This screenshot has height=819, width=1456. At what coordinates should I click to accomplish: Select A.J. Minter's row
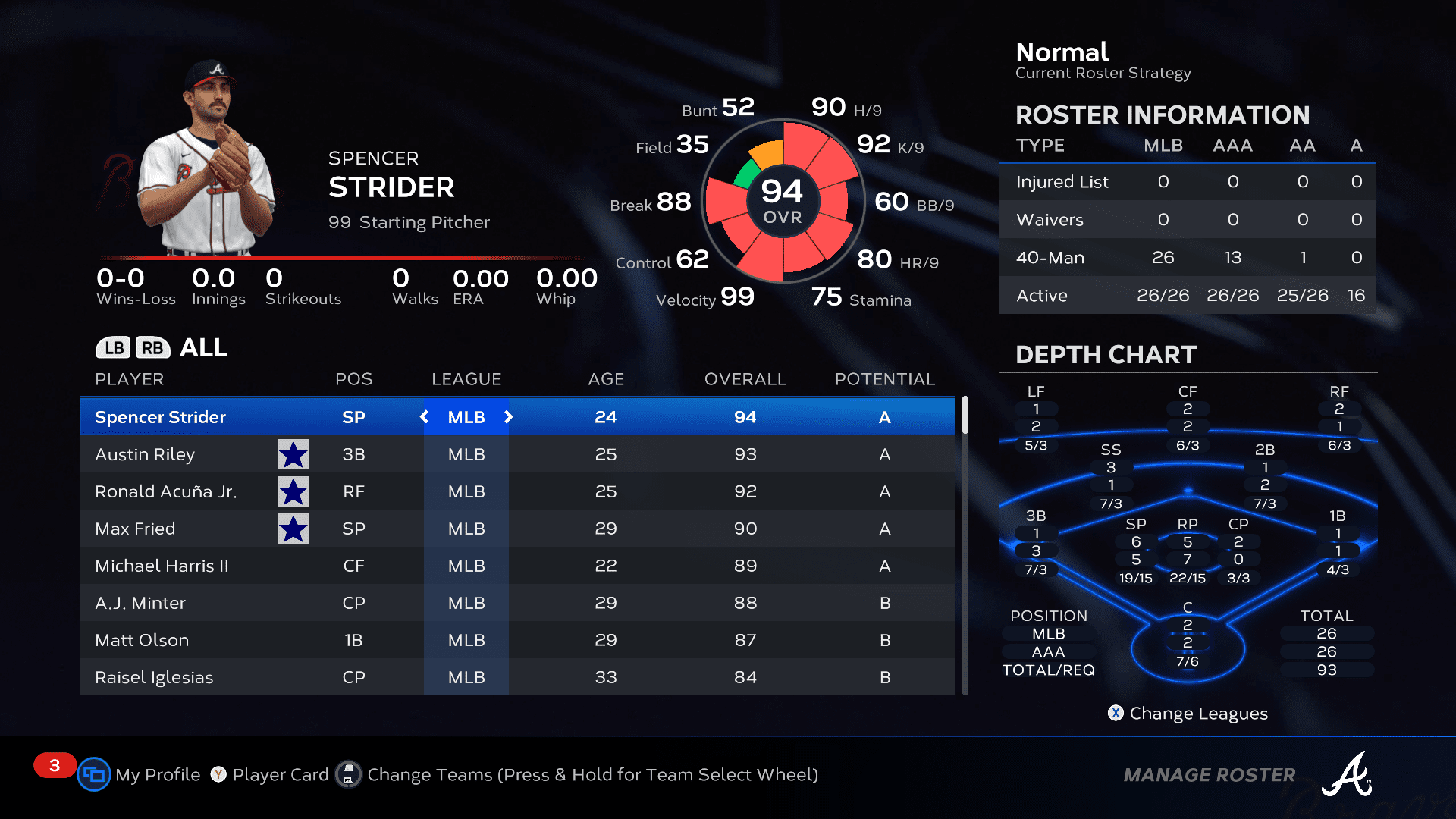pos(141,603)
